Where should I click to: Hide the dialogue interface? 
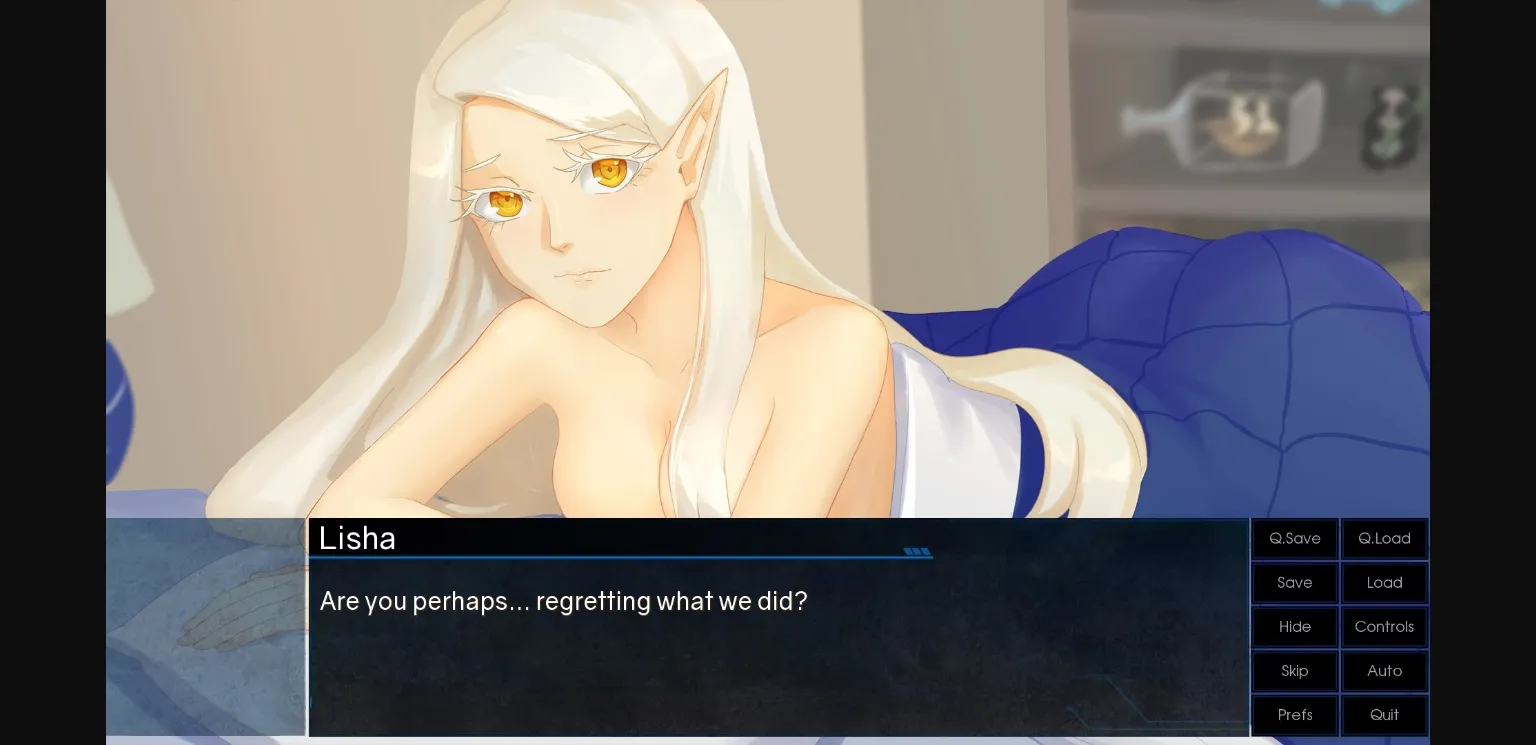coord(1294,627)
